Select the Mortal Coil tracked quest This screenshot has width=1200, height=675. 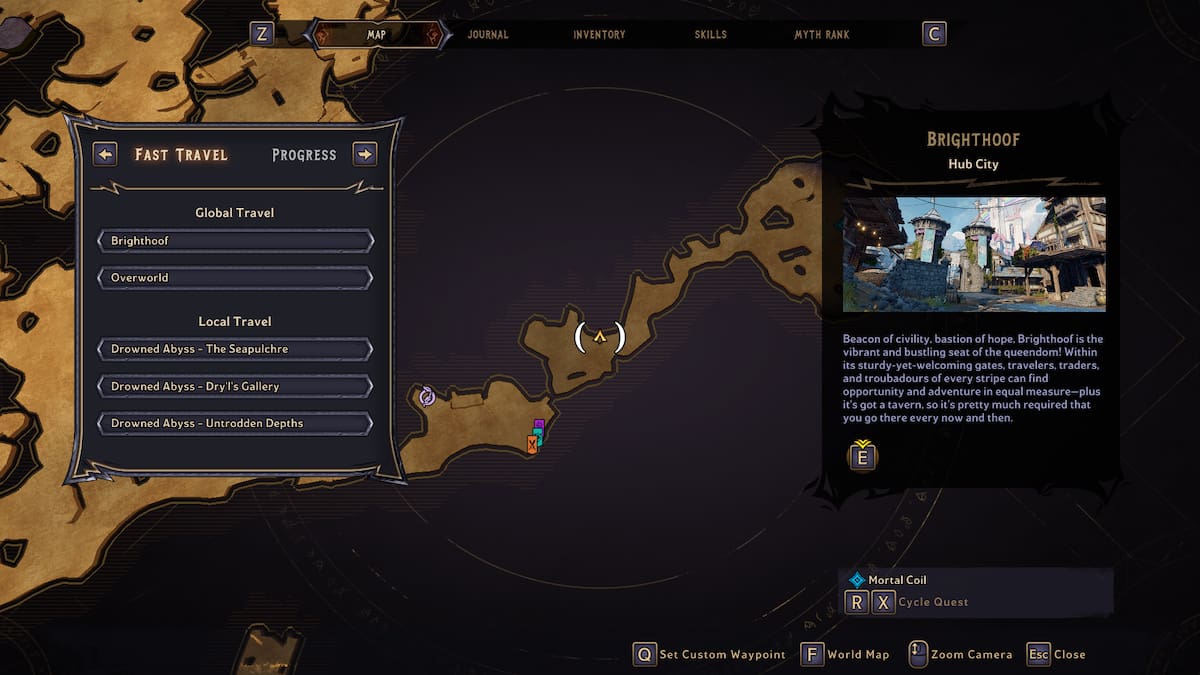click(x=897, y=580)
